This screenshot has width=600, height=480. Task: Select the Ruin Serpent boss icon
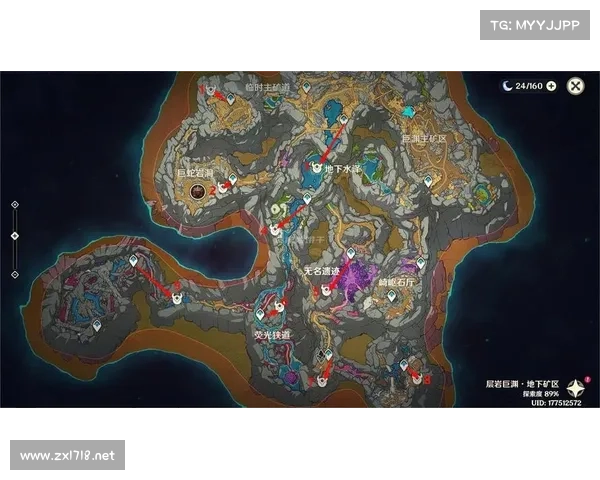coord(198,187)
